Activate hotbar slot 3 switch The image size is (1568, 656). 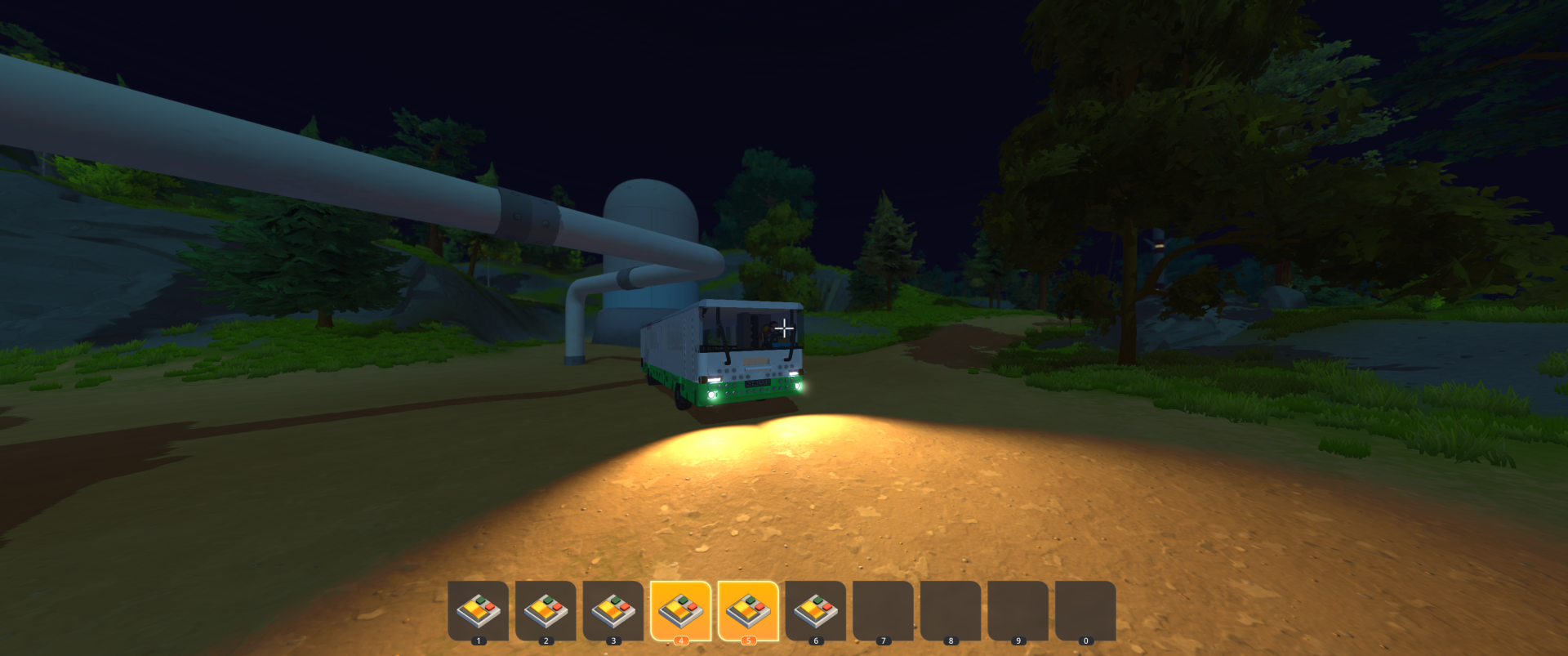(x=613, y=610)
